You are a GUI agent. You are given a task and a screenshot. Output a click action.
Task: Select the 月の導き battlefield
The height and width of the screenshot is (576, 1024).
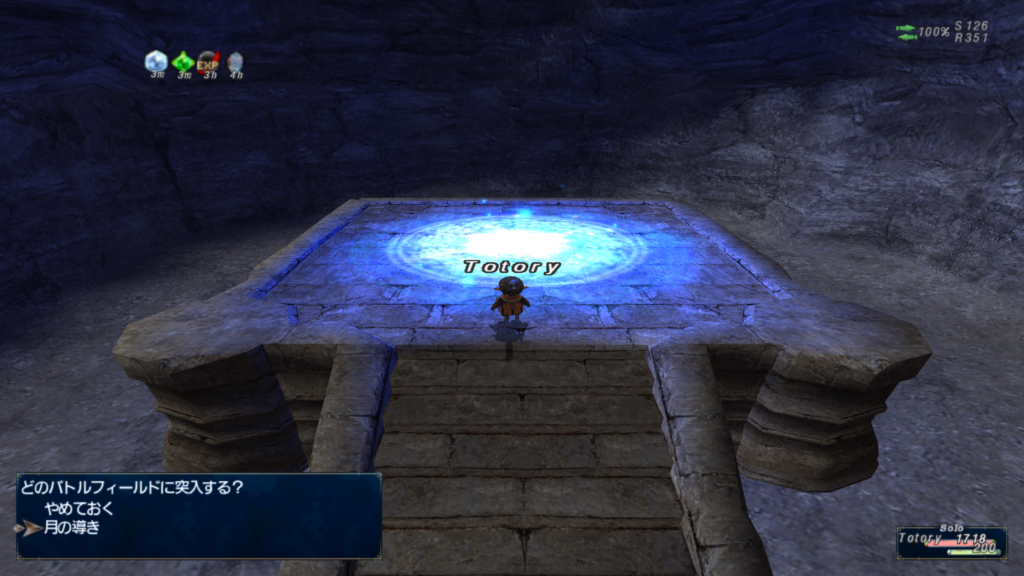coord(73,527)
